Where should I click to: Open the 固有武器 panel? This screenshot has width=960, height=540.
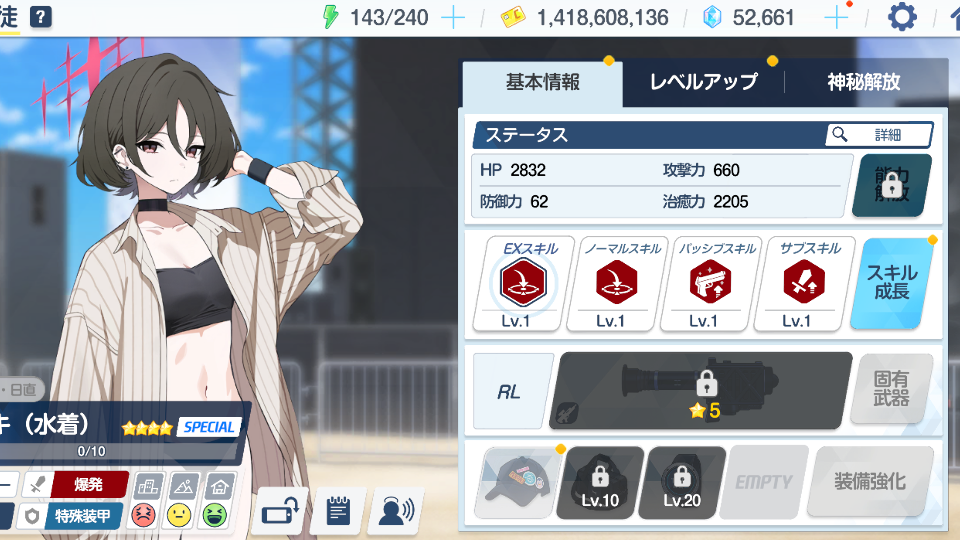point(891,390)
